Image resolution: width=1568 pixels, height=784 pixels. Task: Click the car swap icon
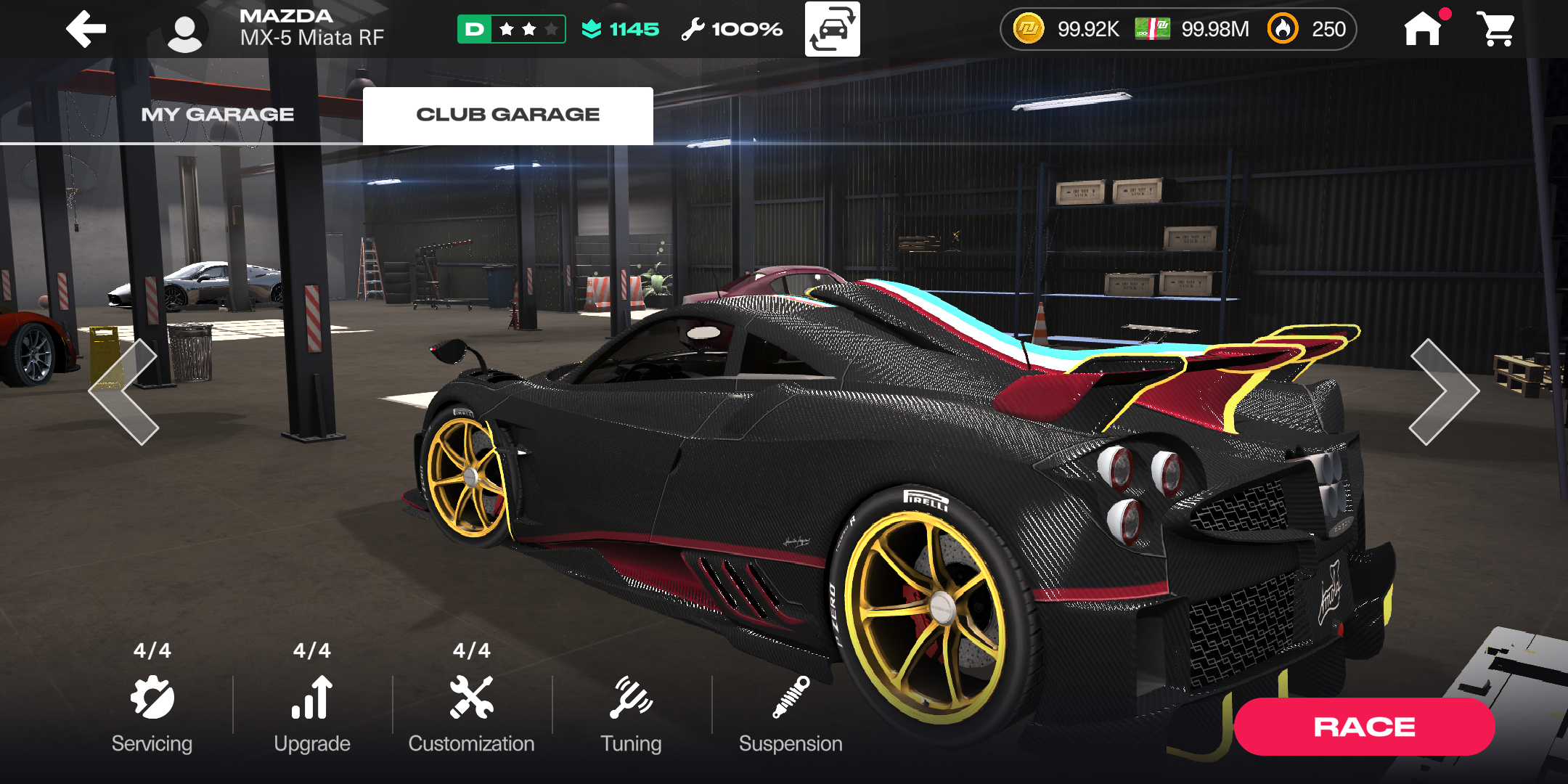click(832, 29)
